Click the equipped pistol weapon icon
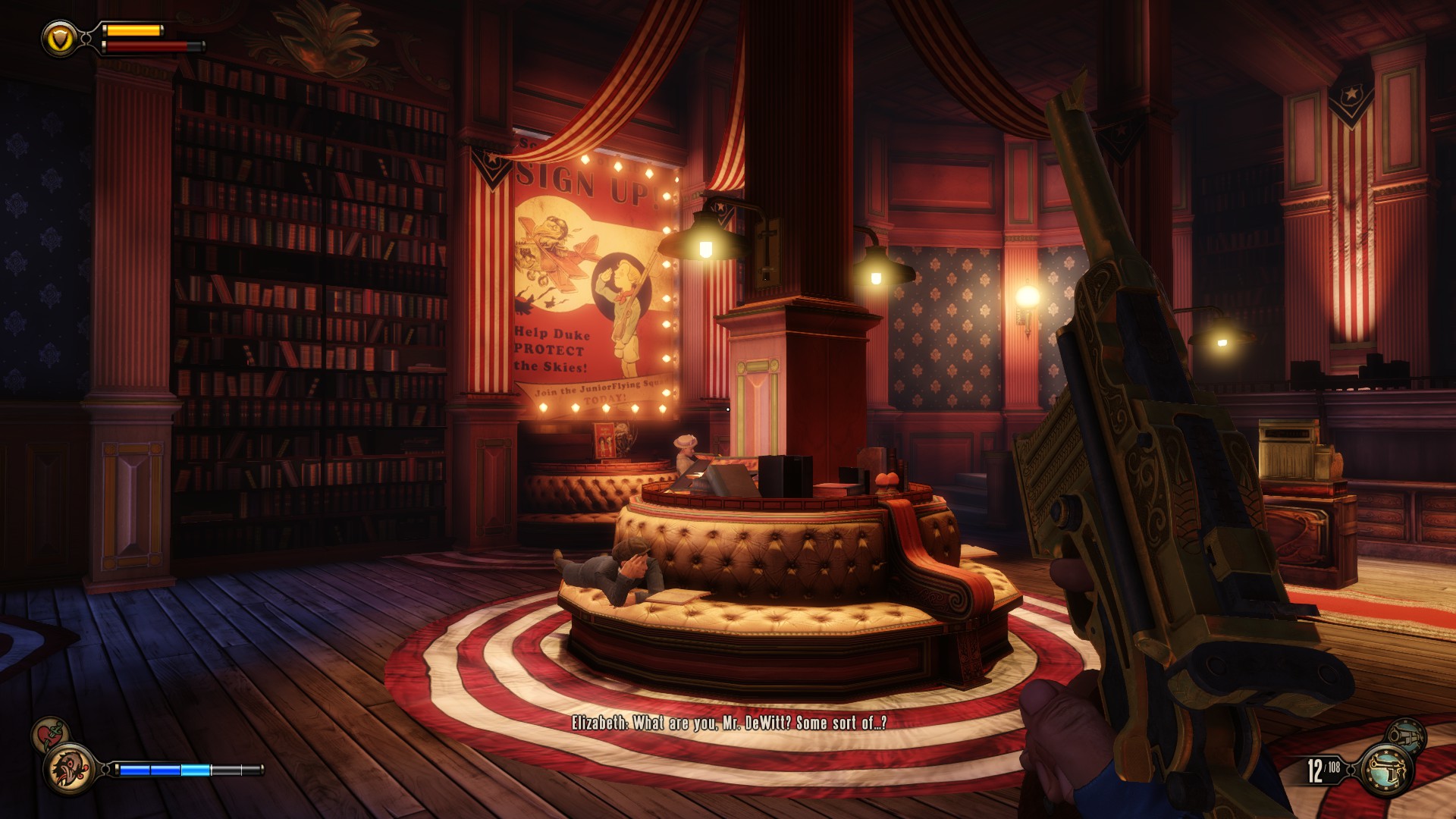This screenshot has width=1456, height=819. tap(1387, 769)
